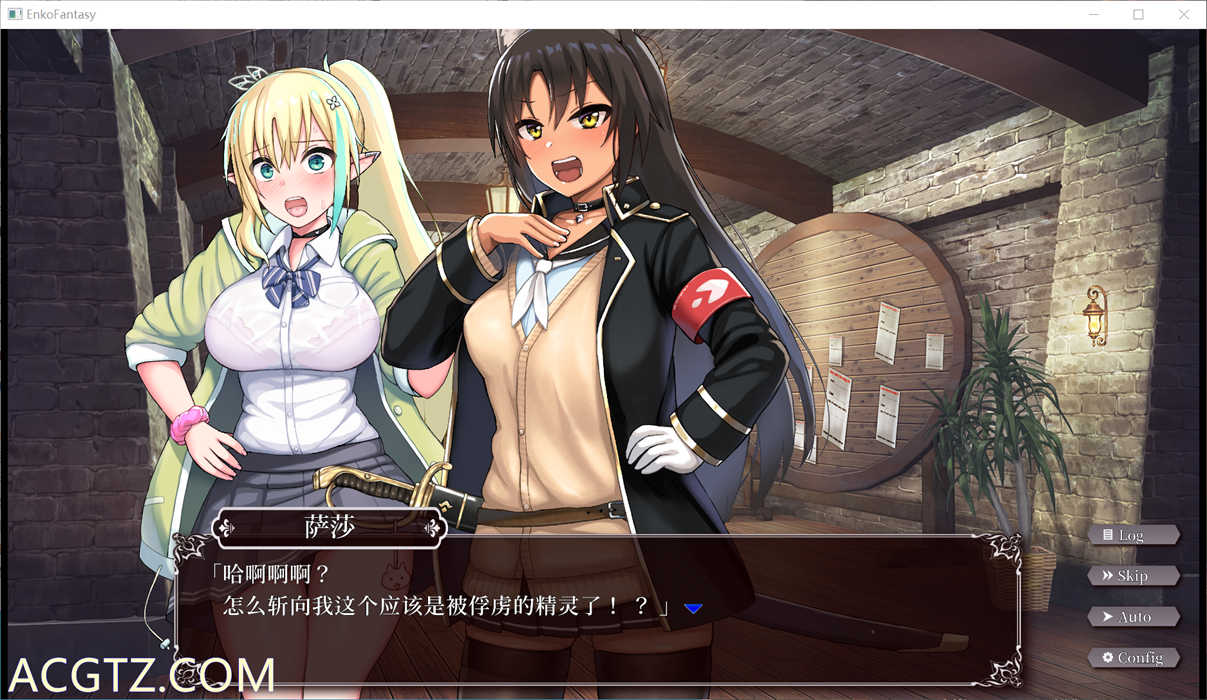Viewport: 1207px width, 700px height.
Task: Minimize the game window
Action: (1092, 14)
